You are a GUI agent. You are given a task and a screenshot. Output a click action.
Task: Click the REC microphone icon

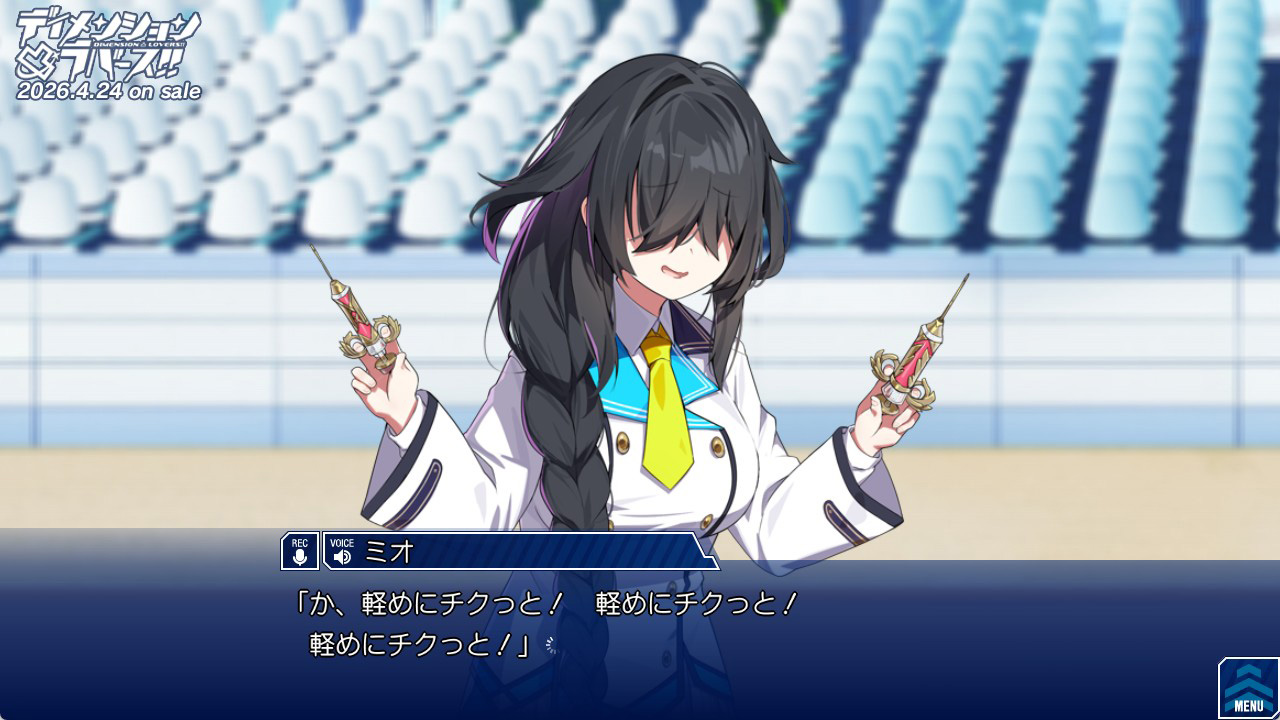[x=300, y=551]
